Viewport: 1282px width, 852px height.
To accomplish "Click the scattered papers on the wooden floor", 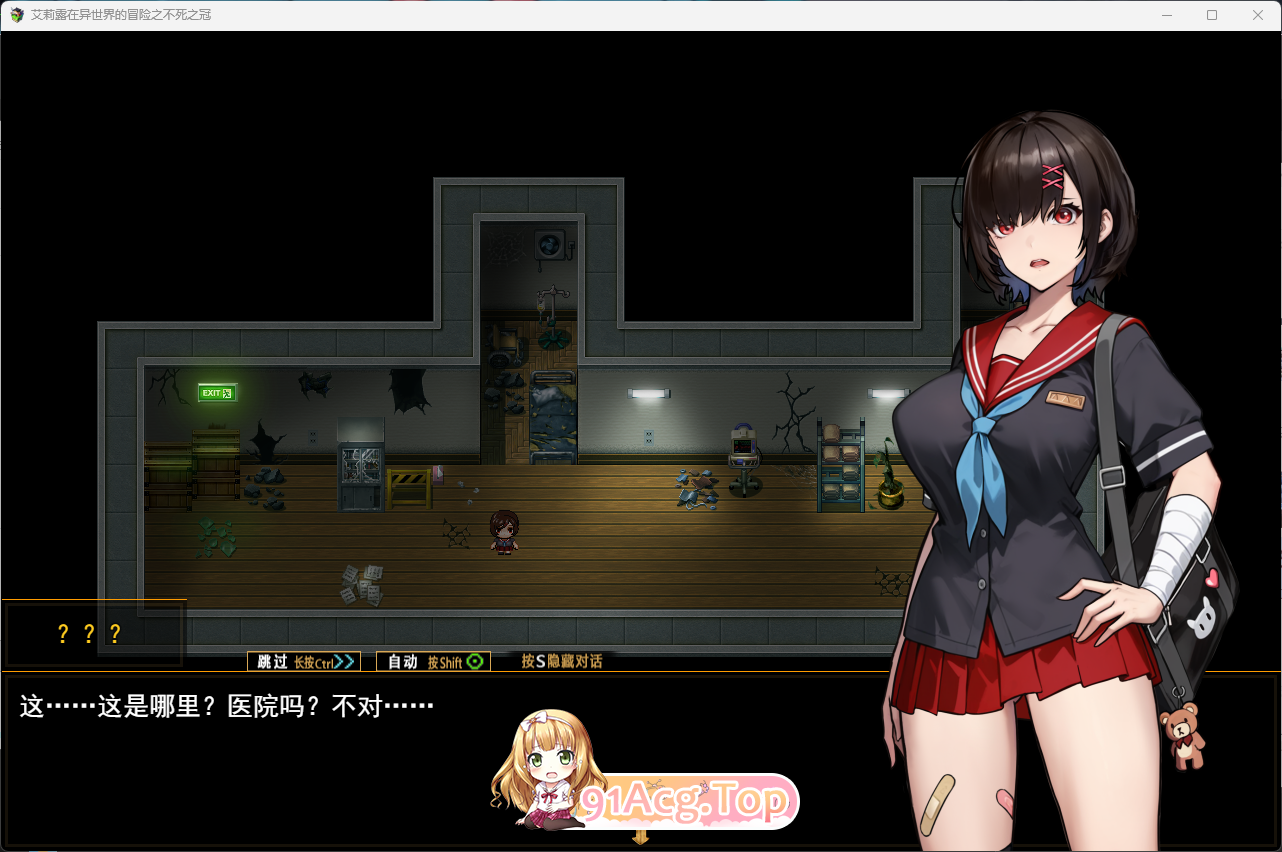I will [x=362, y=585].
